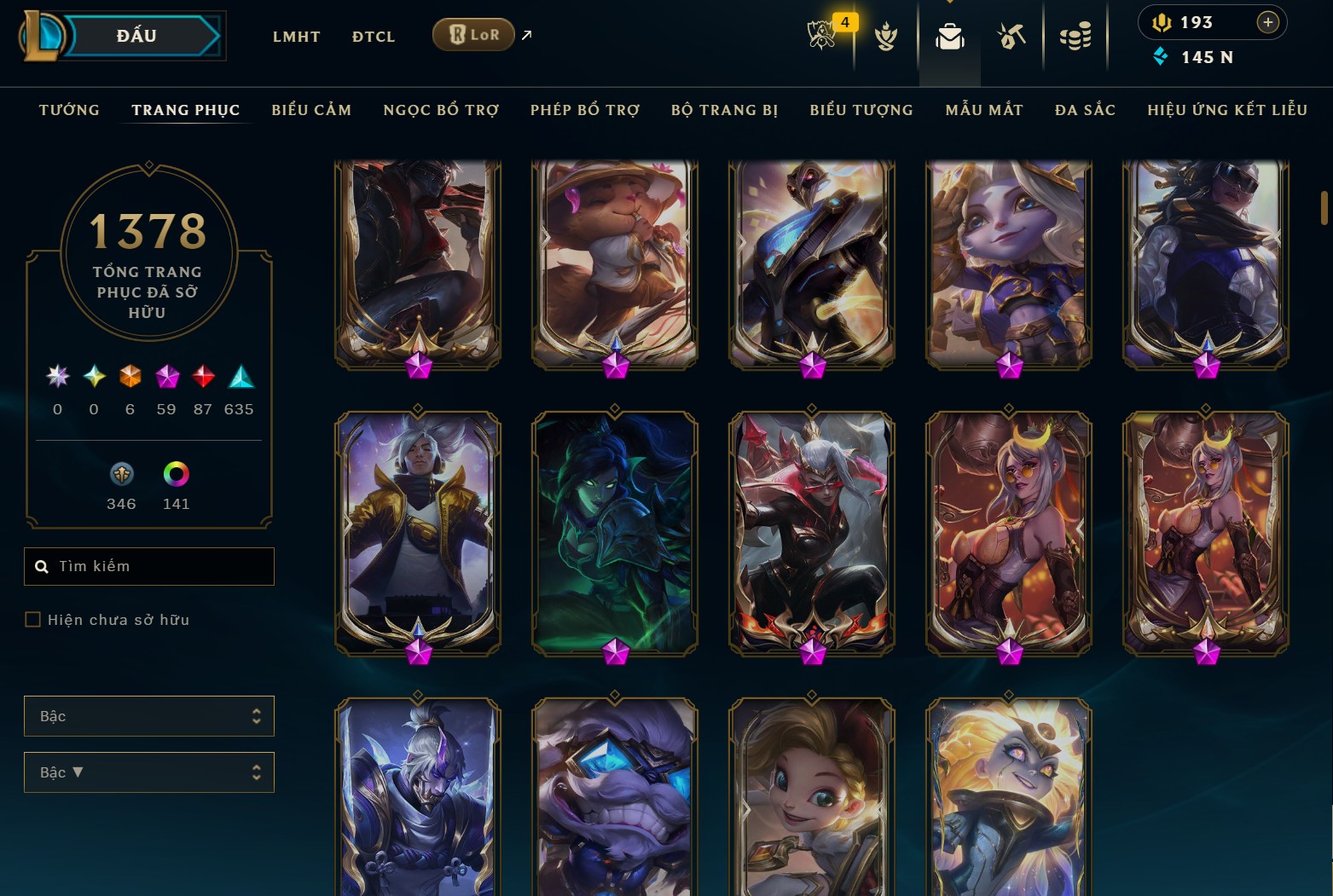Click the Tìm kiếm search field
The height and width of the screenshot is (896, 1333).
click(148, 566)
